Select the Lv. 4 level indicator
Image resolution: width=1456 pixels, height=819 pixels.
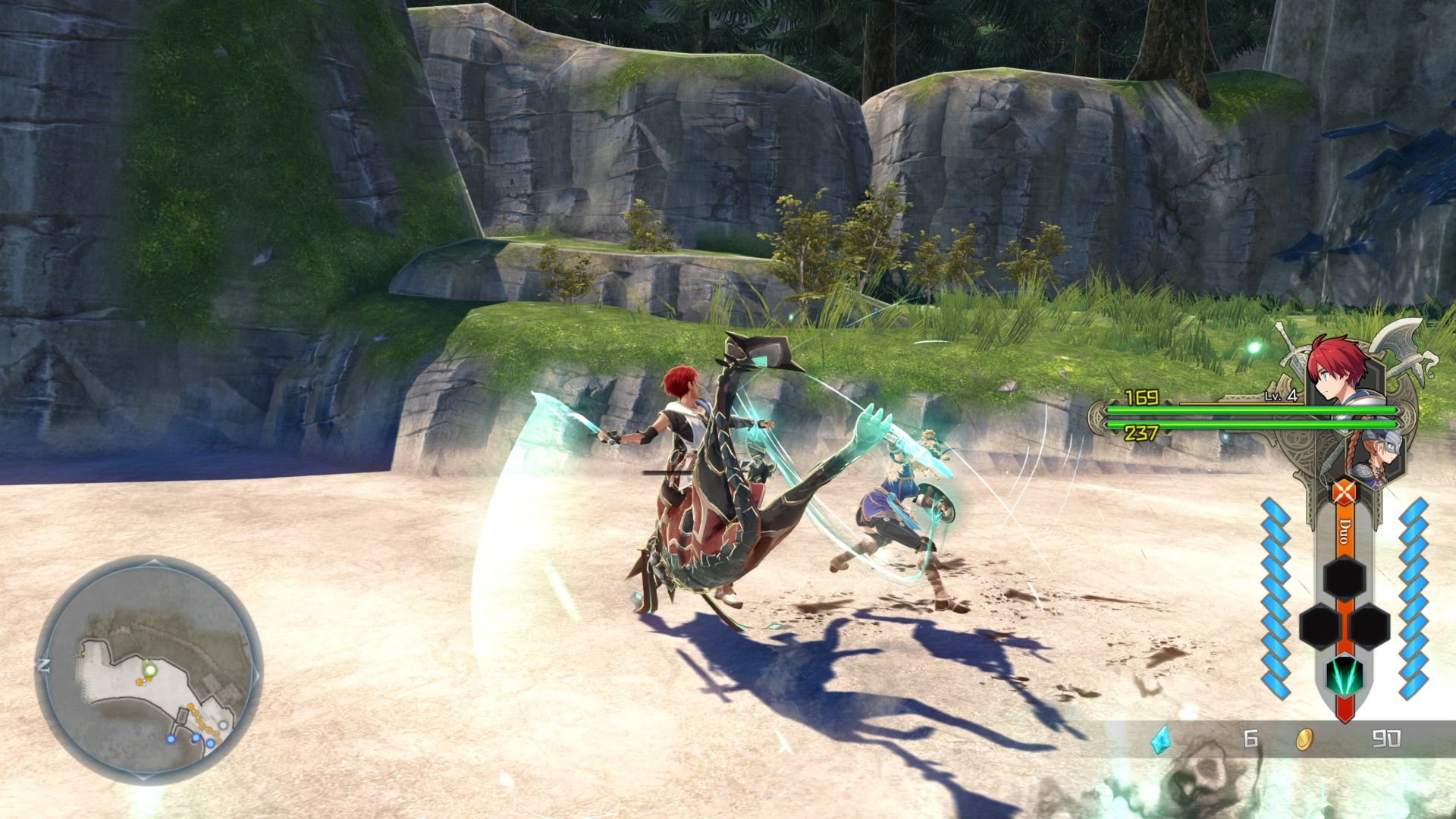(x=1281, y=396)
